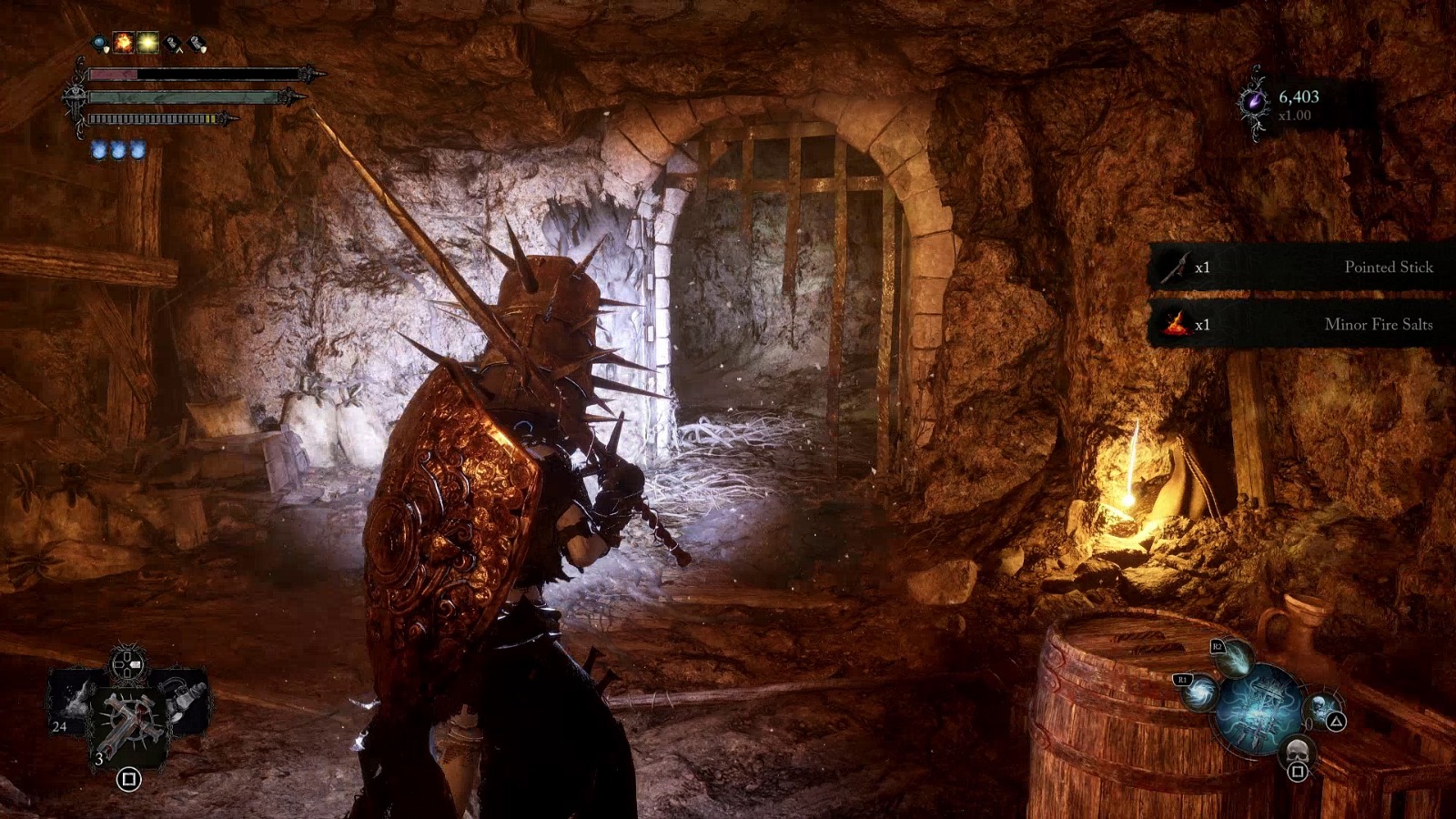
Task: Select the quick item with count 24
Action: tap(72, 703)
